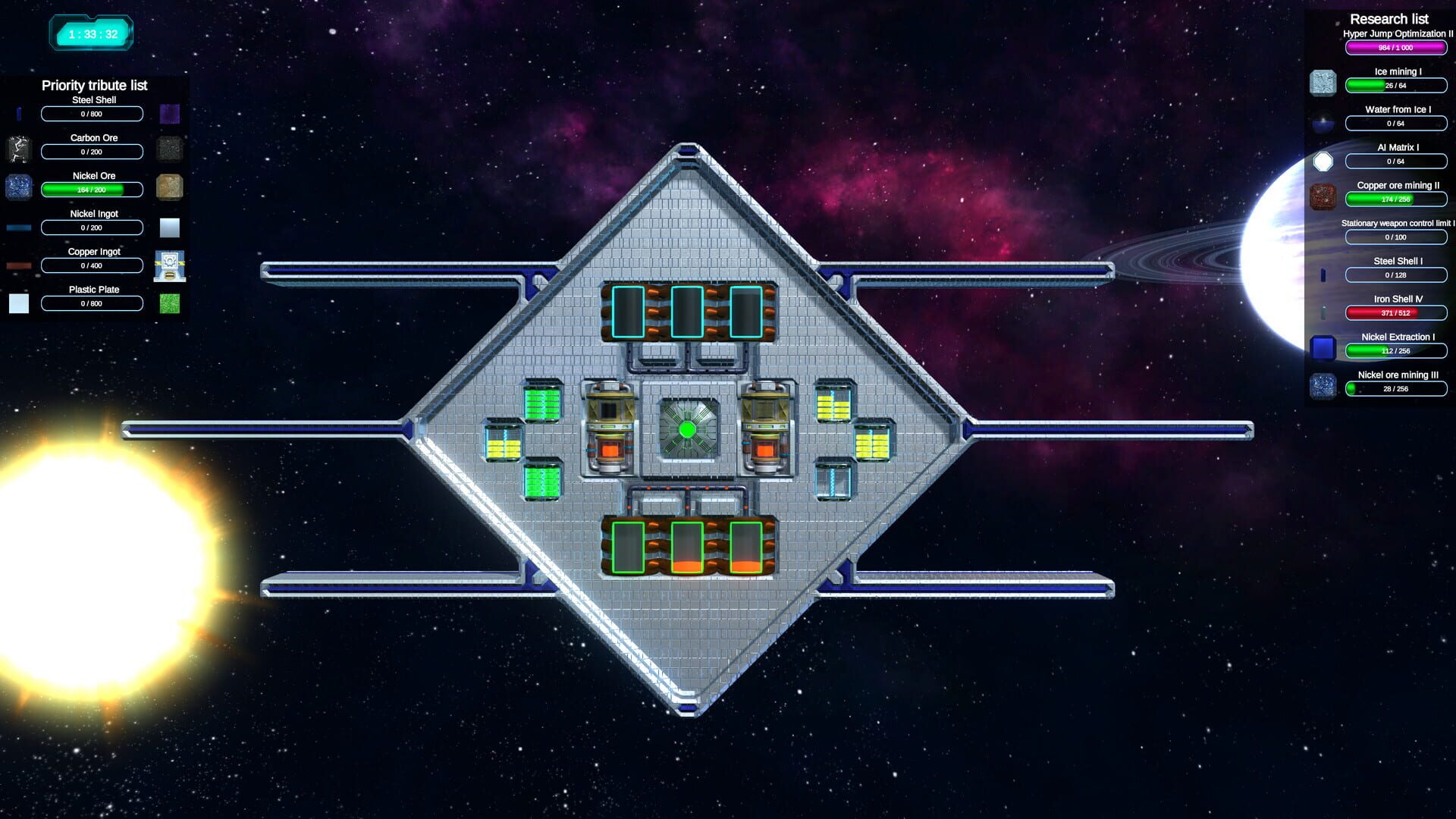This screenshot has height=819, width=1456.
Task: Click the Nickel ore mining III icon
Action: click(1323, 387)
